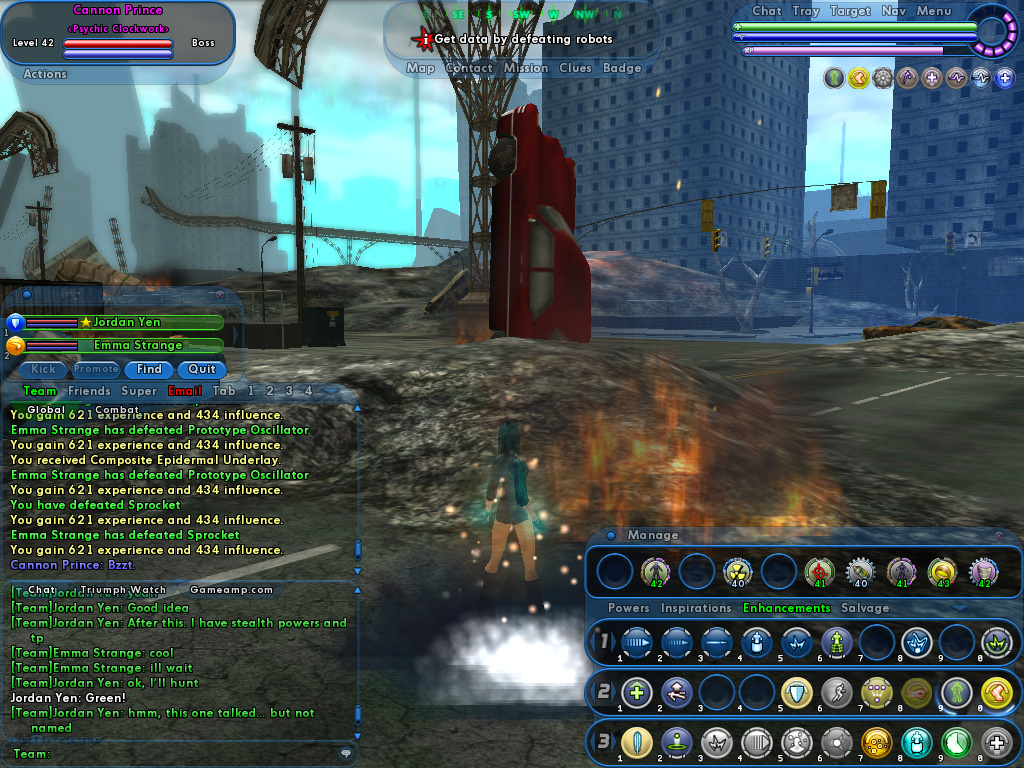The width and height of the screenshot is (1024, 768).
Task: Quit the team
Action: click(x=202, y=369)
